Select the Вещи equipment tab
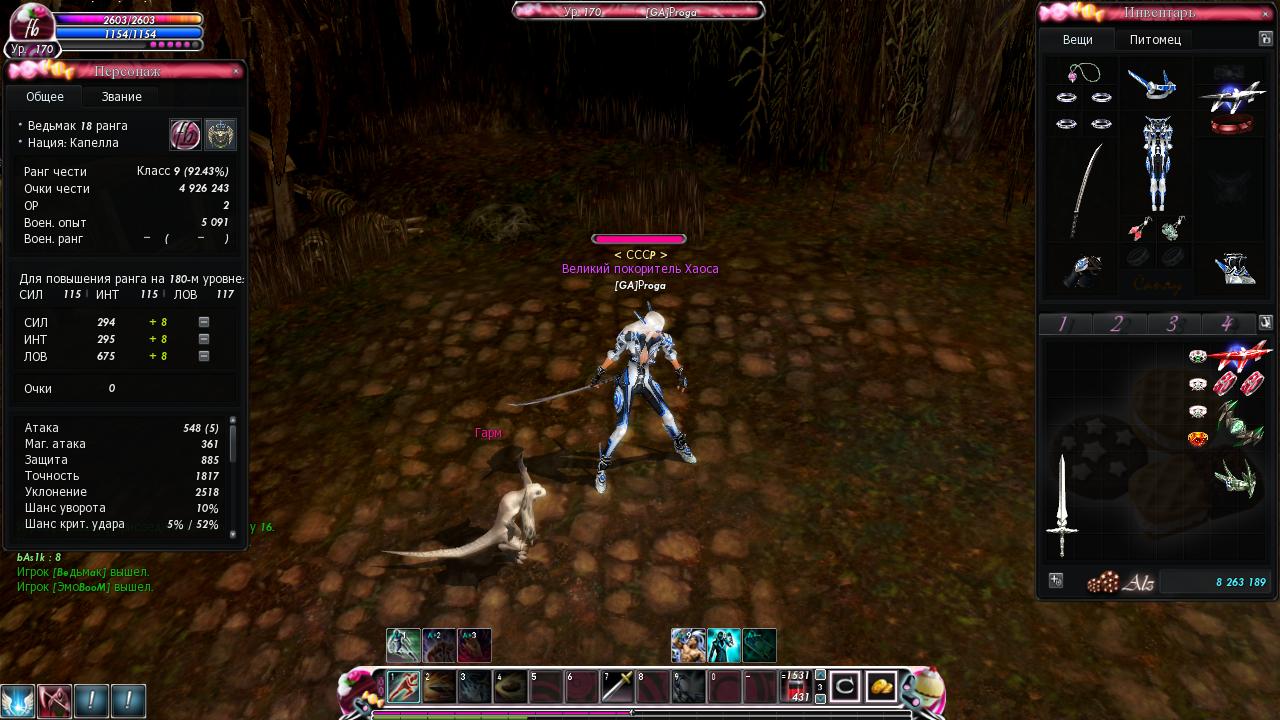The width and height of the screenshot is (1280, 720). coord(1077,40)
